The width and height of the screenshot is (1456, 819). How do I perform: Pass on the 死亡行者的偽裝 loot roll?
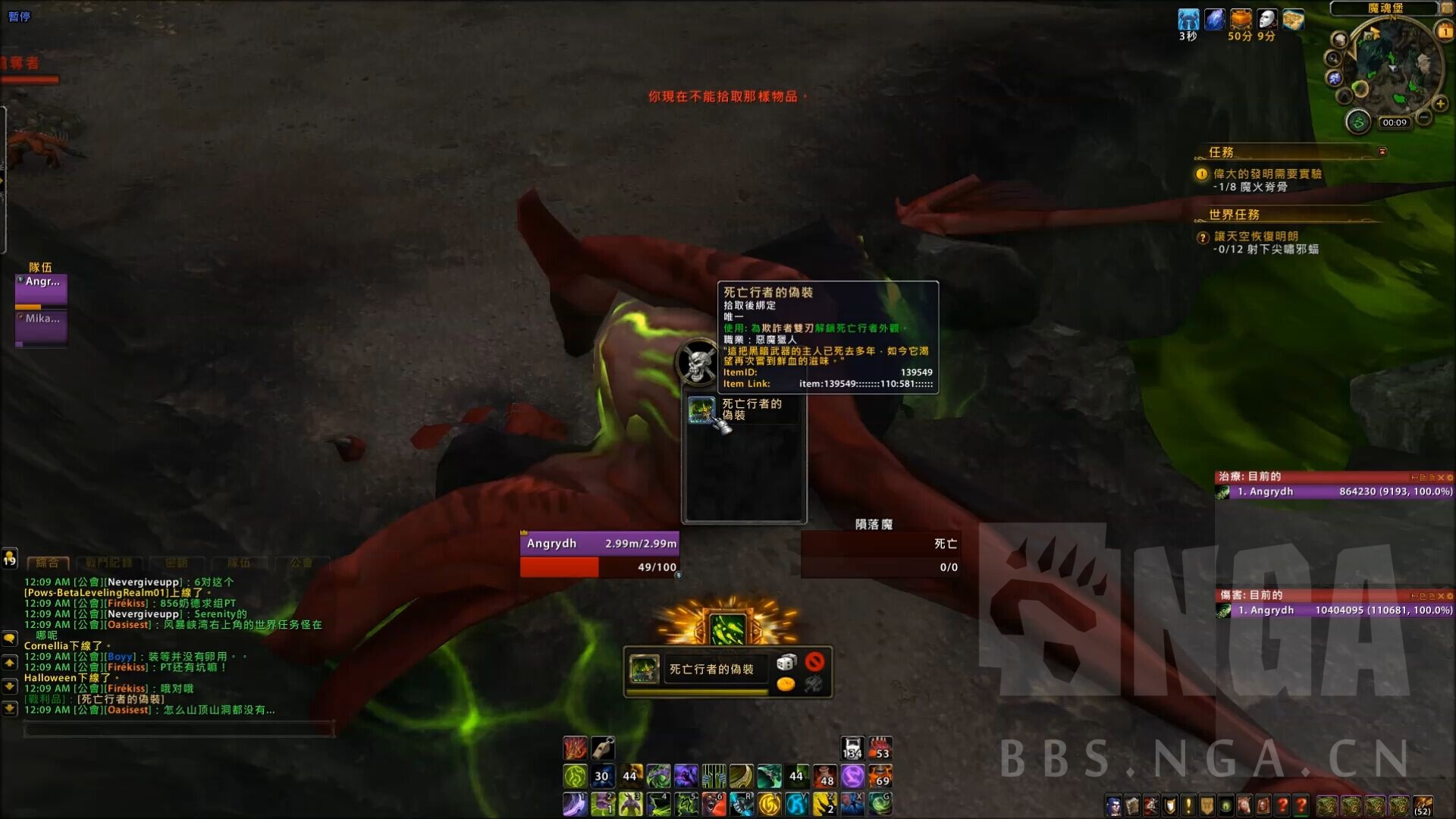pyautogui.click(x=814, y=661)
